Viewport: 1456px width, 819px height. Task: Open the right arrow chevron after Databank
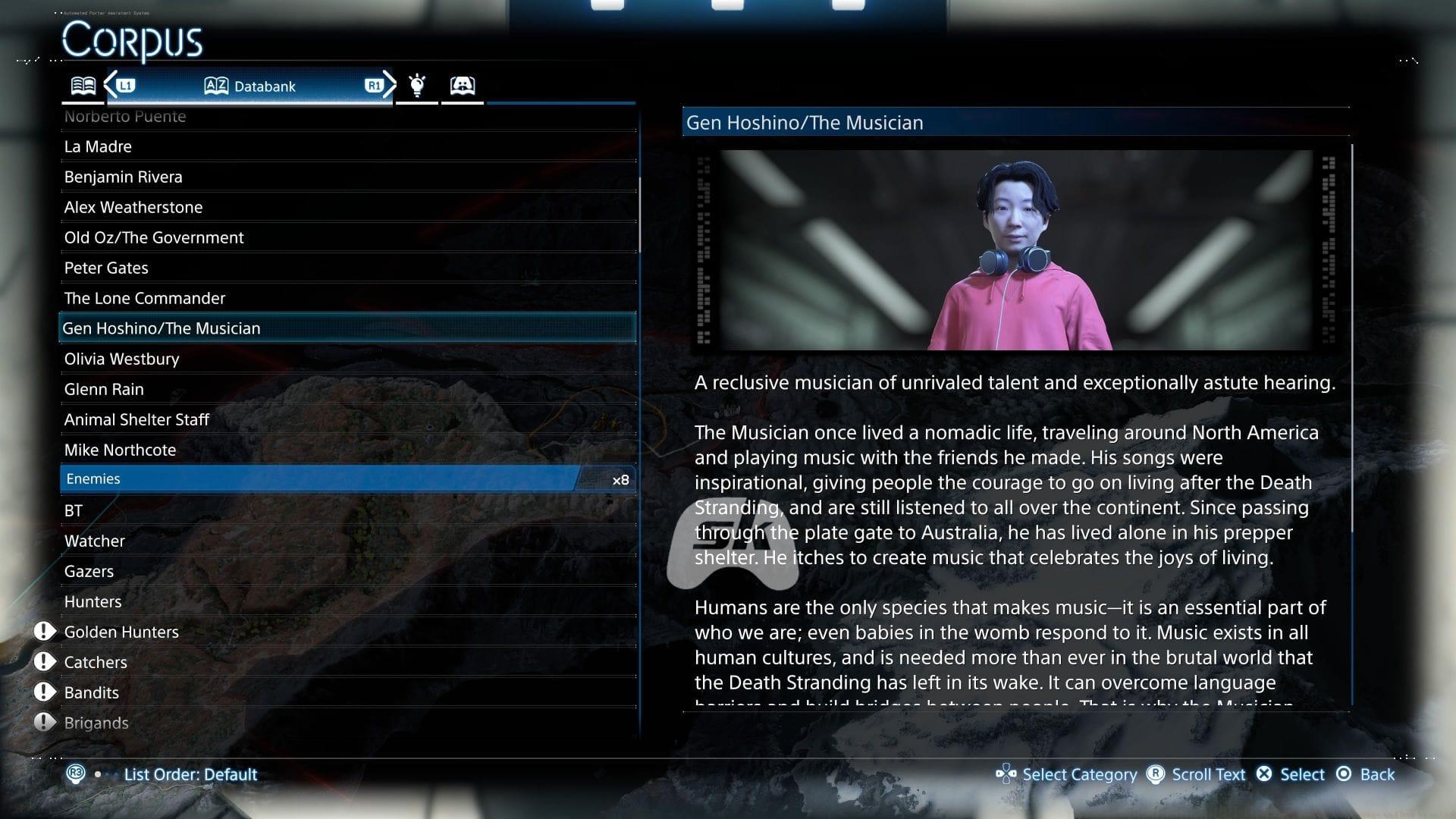pos(389,86)
